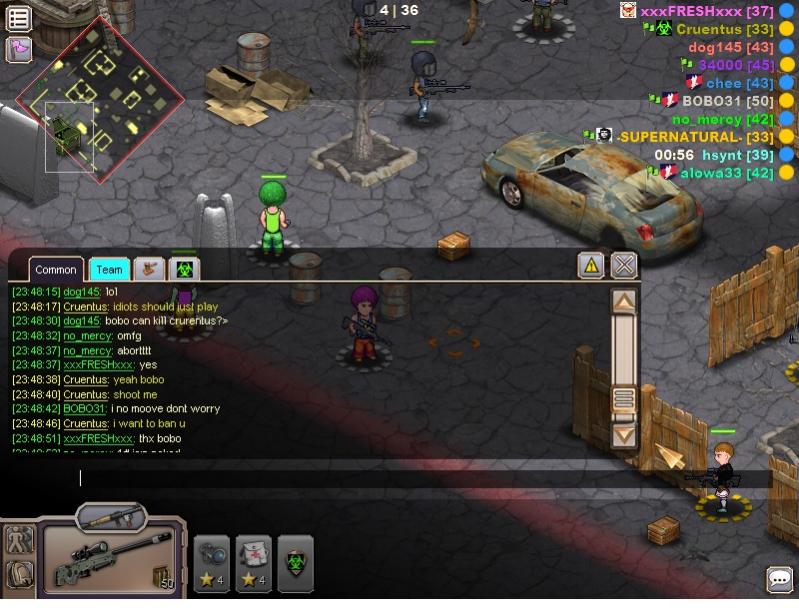Click the pink flag button
This screenshot has width=799, height=613.
click(19, 49)
